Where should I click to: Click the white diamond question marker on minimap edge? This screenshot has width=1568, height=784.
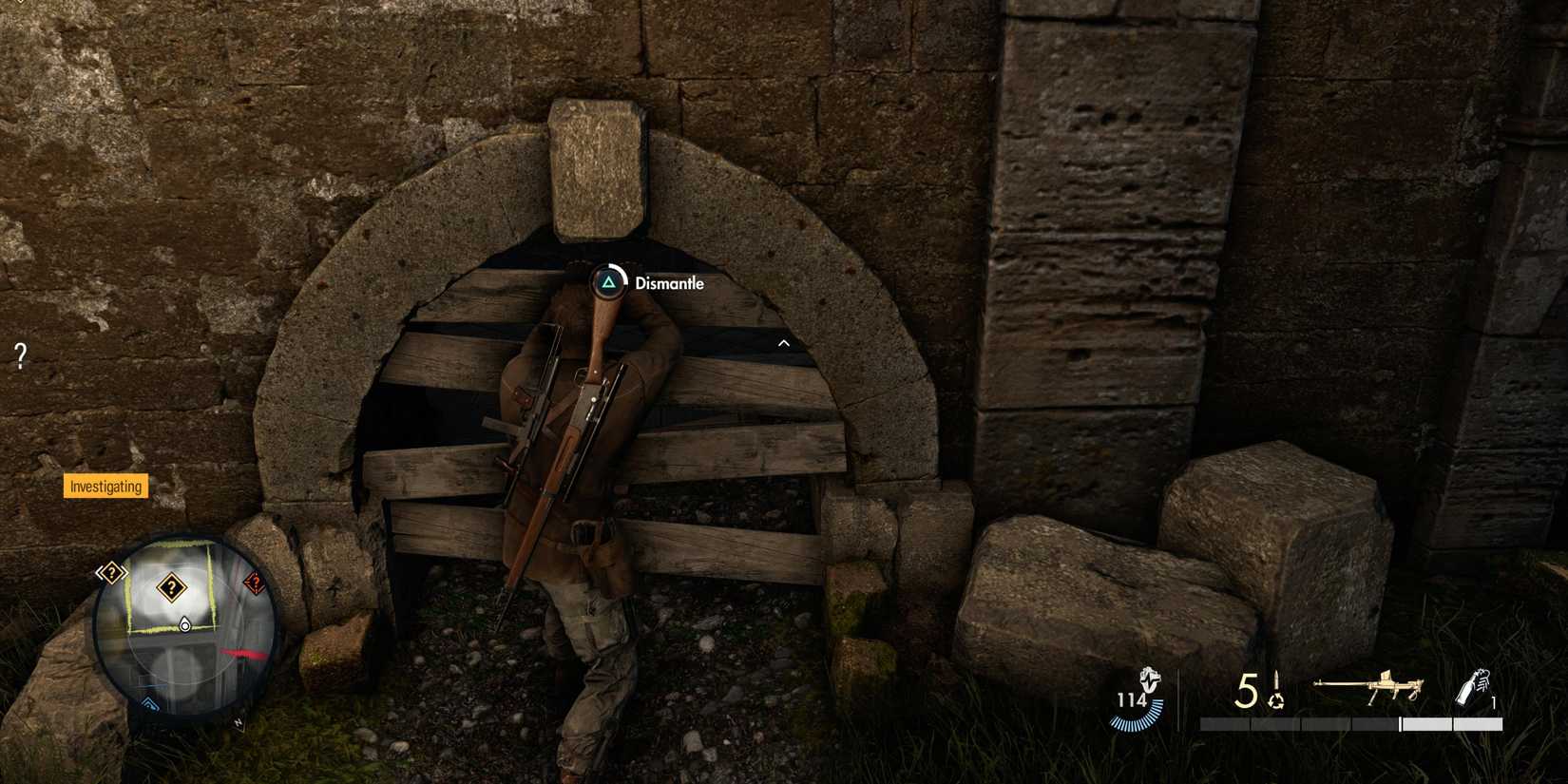[x=111, y=571]
